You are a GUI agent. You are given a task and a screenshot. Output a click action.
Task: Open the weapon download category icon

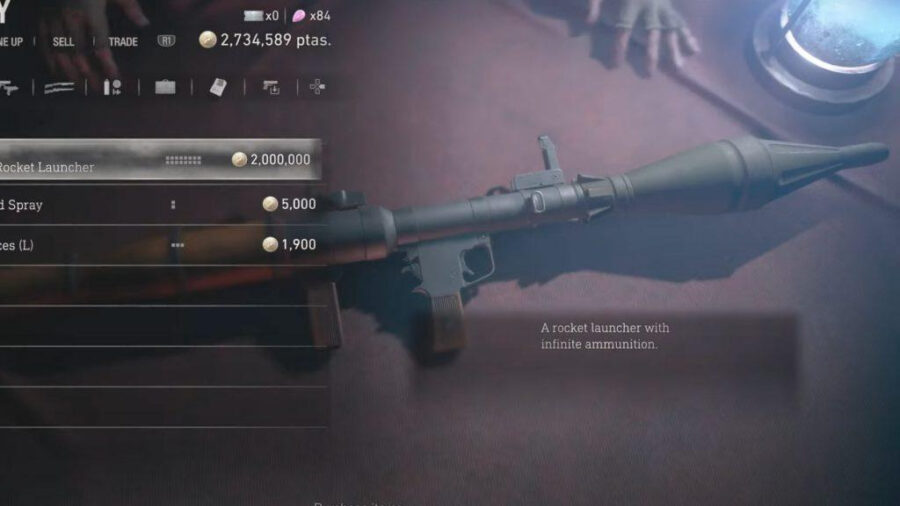(270, 87)
